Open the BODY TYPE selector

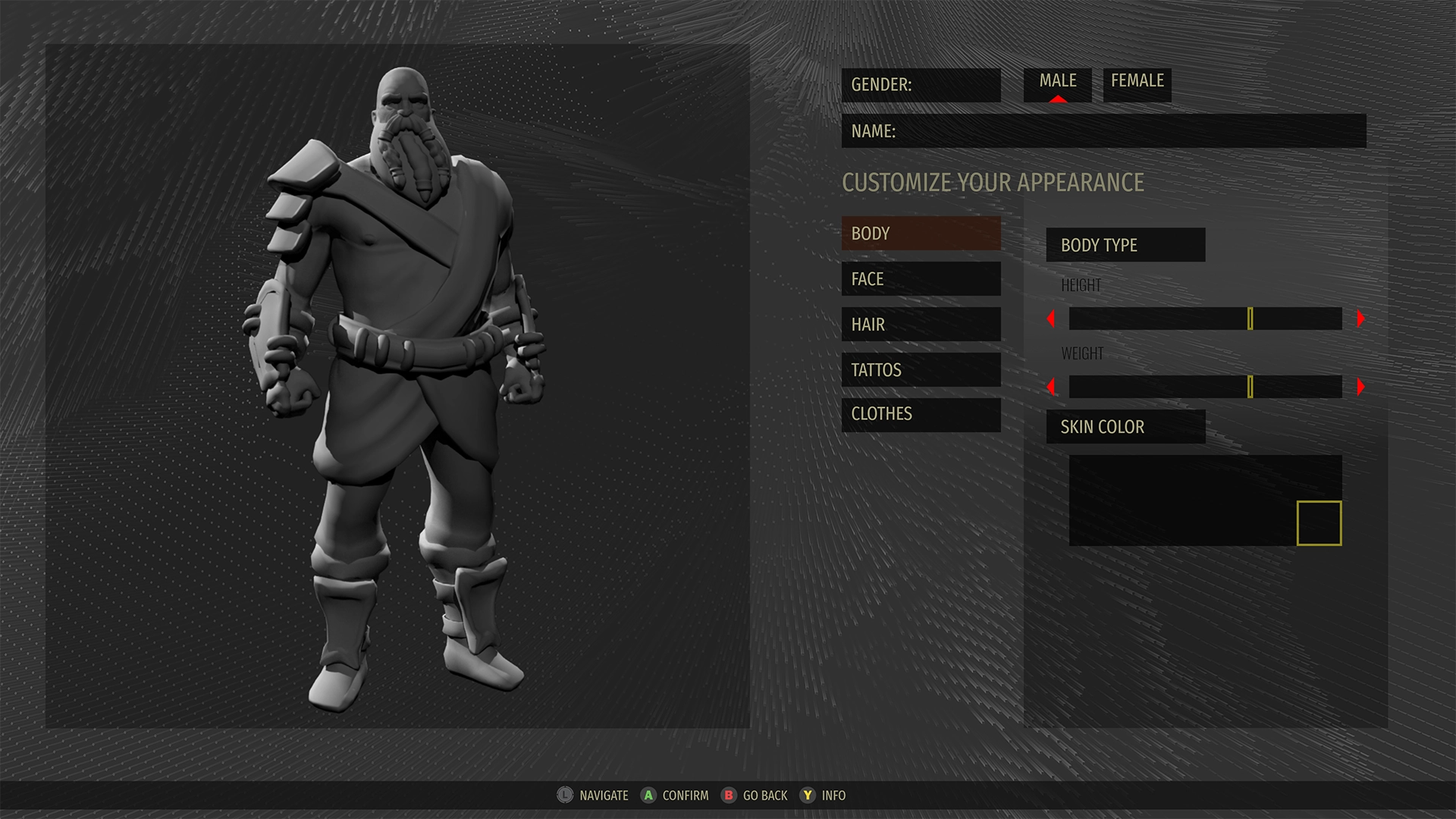(x=1125, y=244)
